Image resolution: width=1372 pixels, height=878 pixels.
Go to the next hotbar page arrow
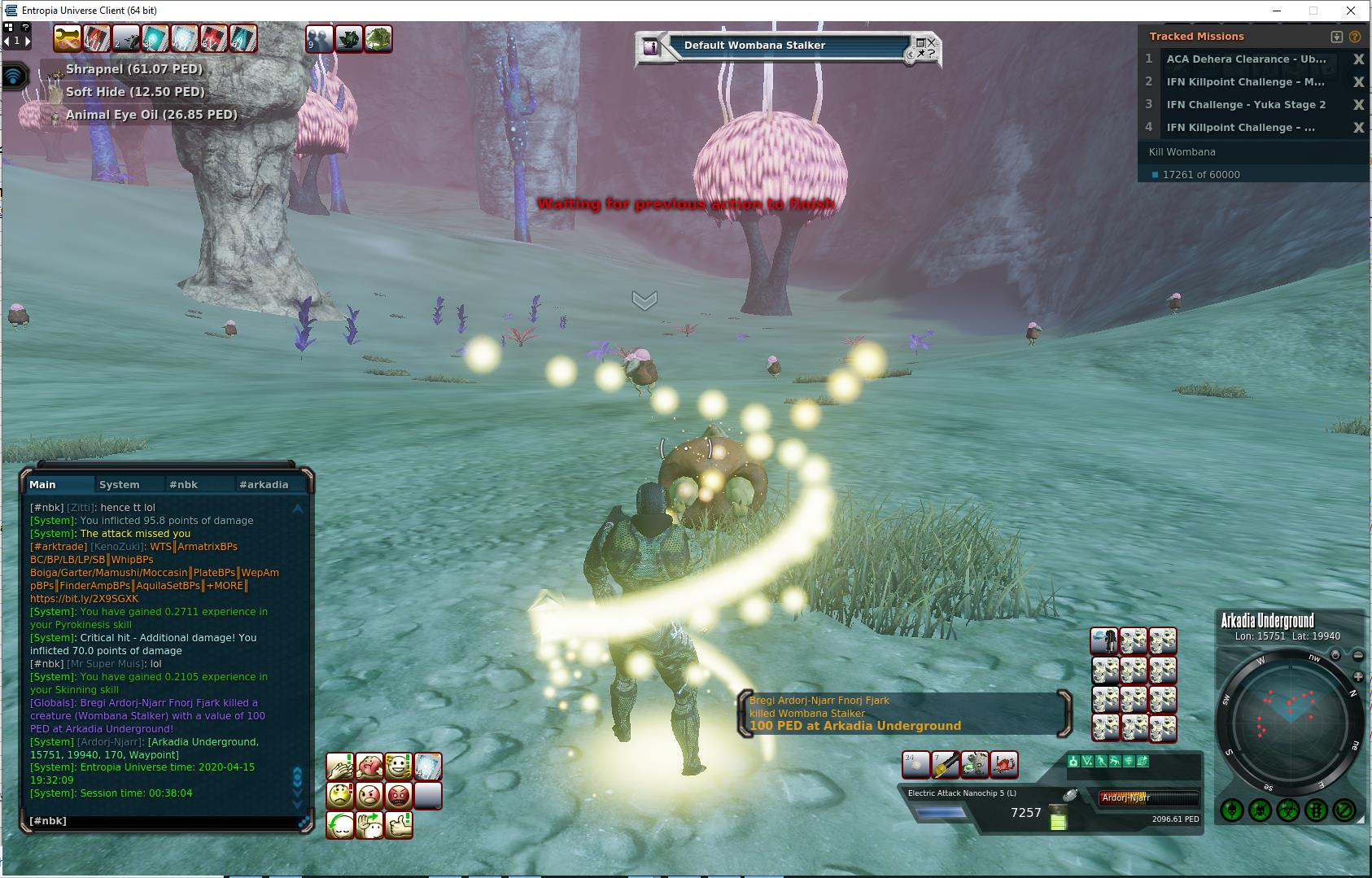(x=28, y=41)
